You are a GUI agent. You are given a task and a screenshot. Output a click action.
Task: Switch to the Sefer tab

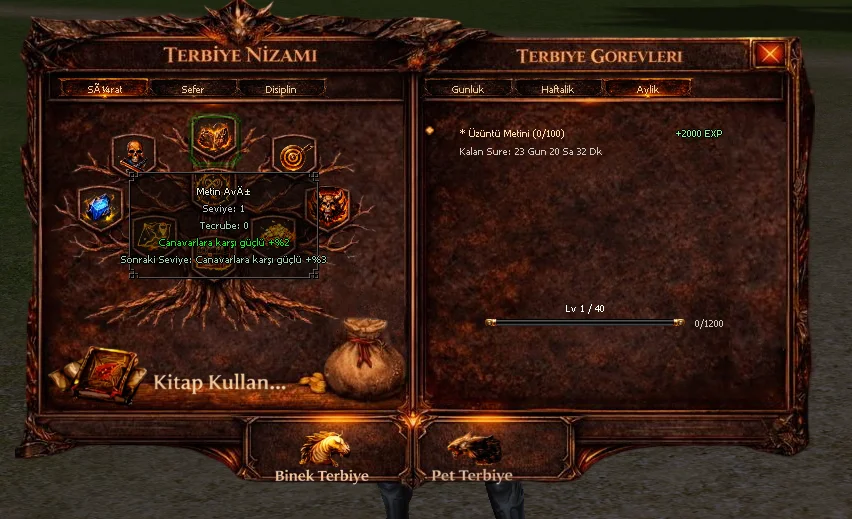193,89
